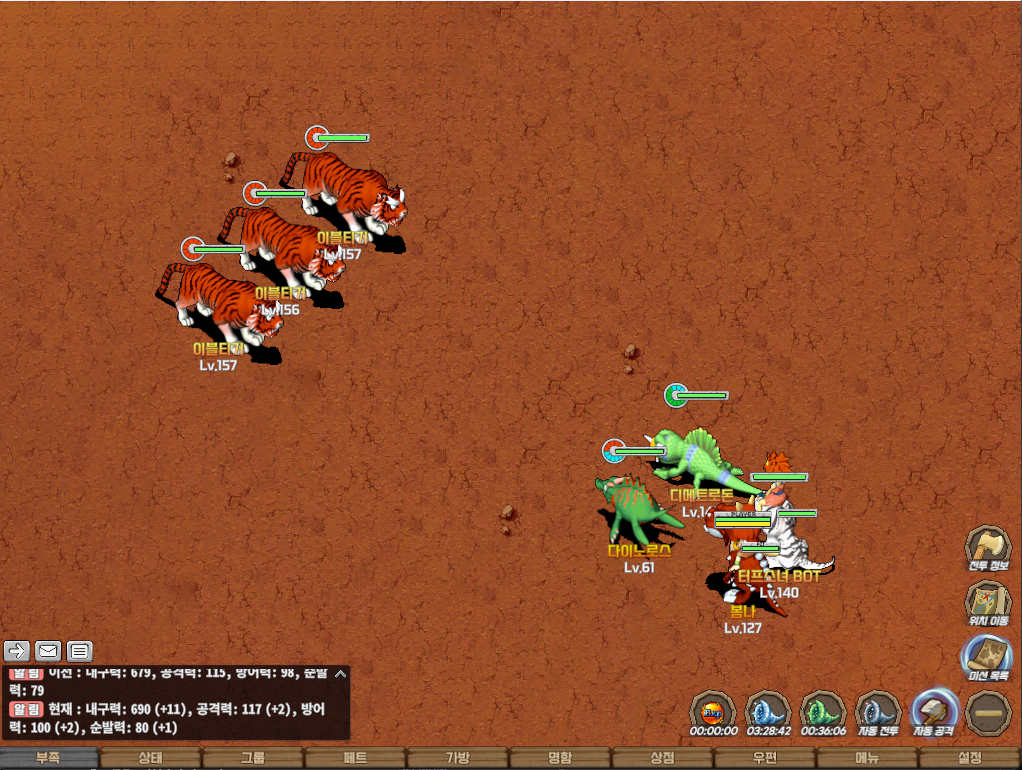
Task: Open the 설정 settings tab
Action: 969,758
